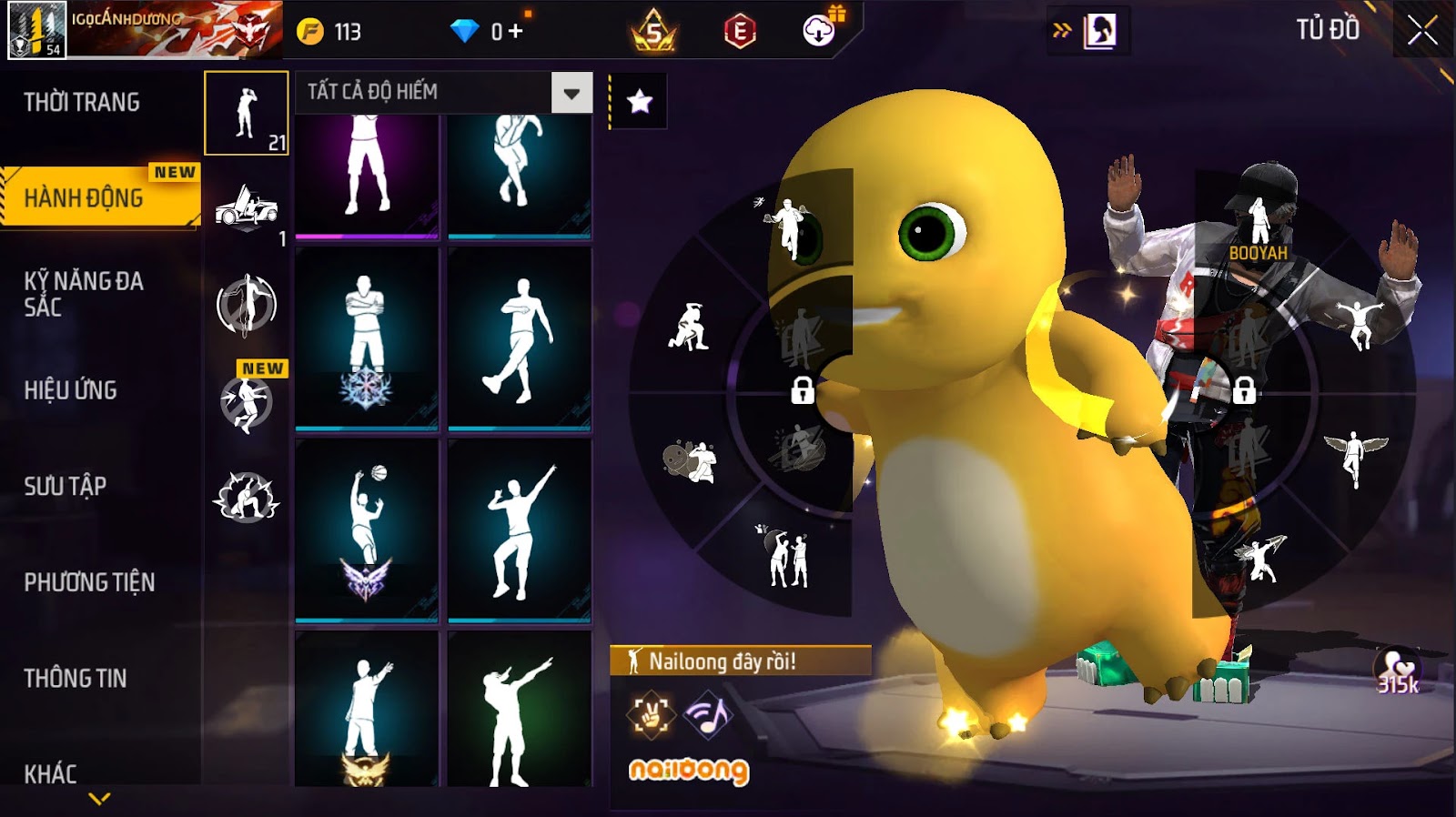Viewport: 1456px width, 817px height.
Task: Tap the heart likes icon
Action: point(1397,671)
